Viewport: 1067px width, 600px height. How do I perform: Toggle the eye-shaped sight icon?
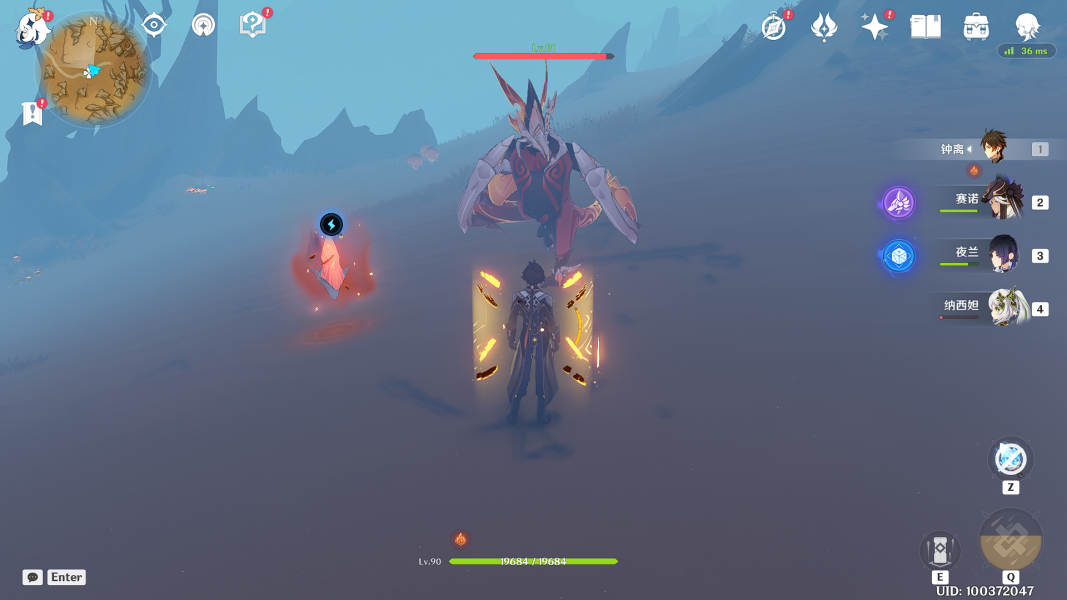(154, 26)
